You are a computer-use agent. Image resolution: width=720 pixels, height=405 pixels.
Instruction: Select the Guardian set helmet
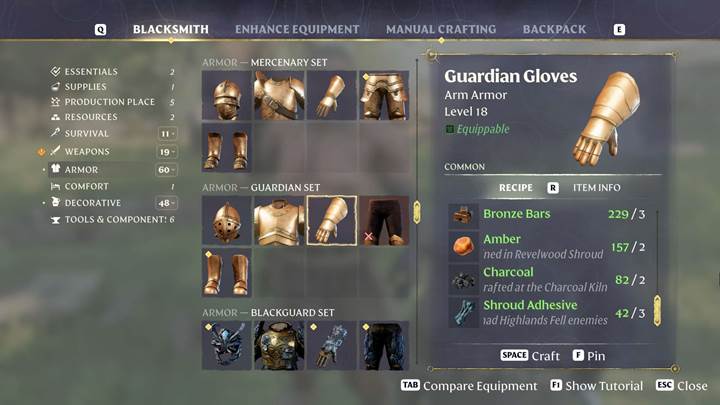click(x=226, y=220)
